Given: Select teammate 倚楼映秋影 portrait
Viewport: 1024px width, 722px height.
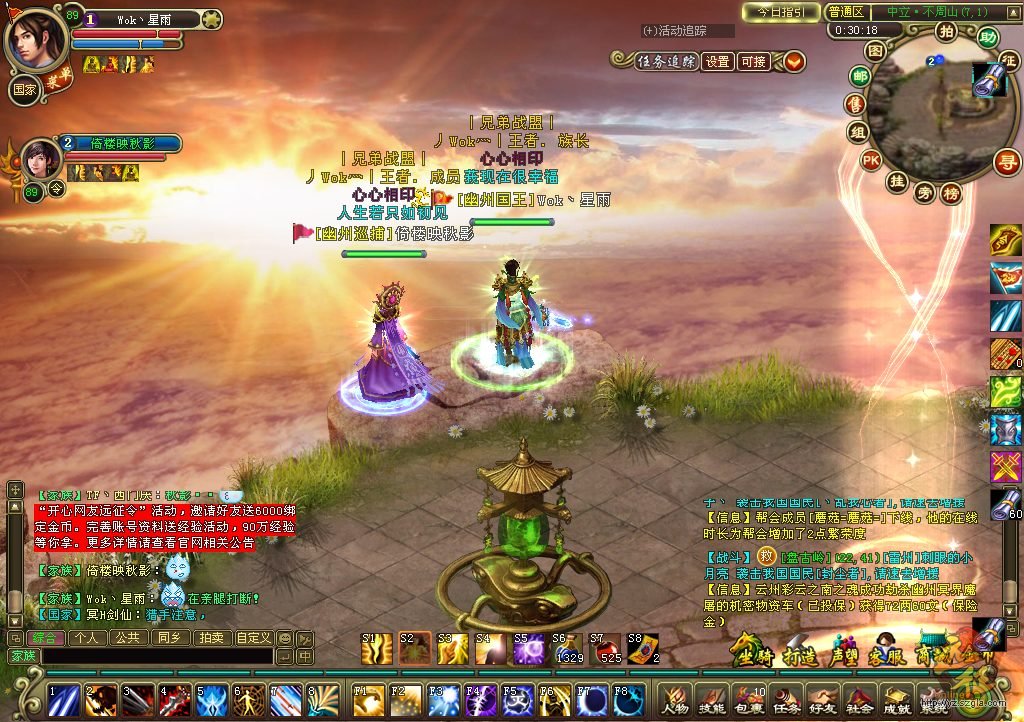Looking at the screenshot, I should pyautogui.click(x=39, y=158).
